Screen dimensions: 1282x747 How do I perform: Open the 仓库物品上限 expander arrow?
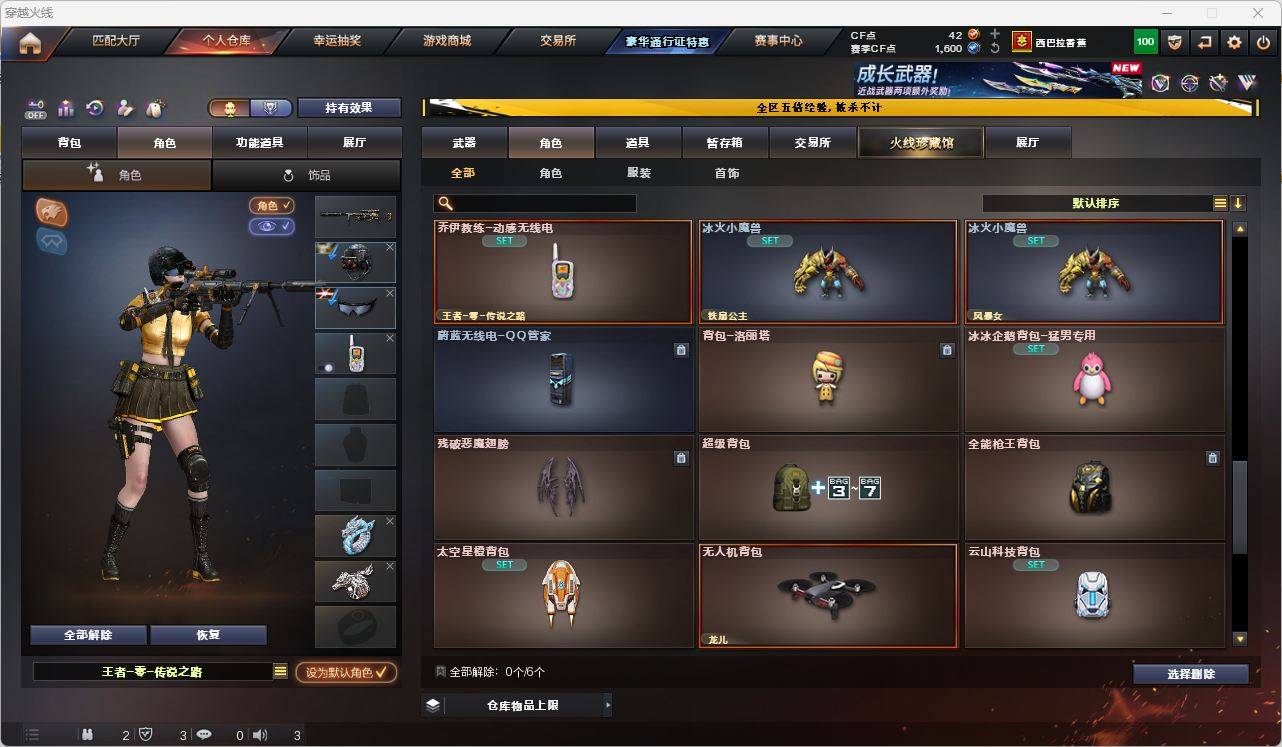tap(606, 705)
